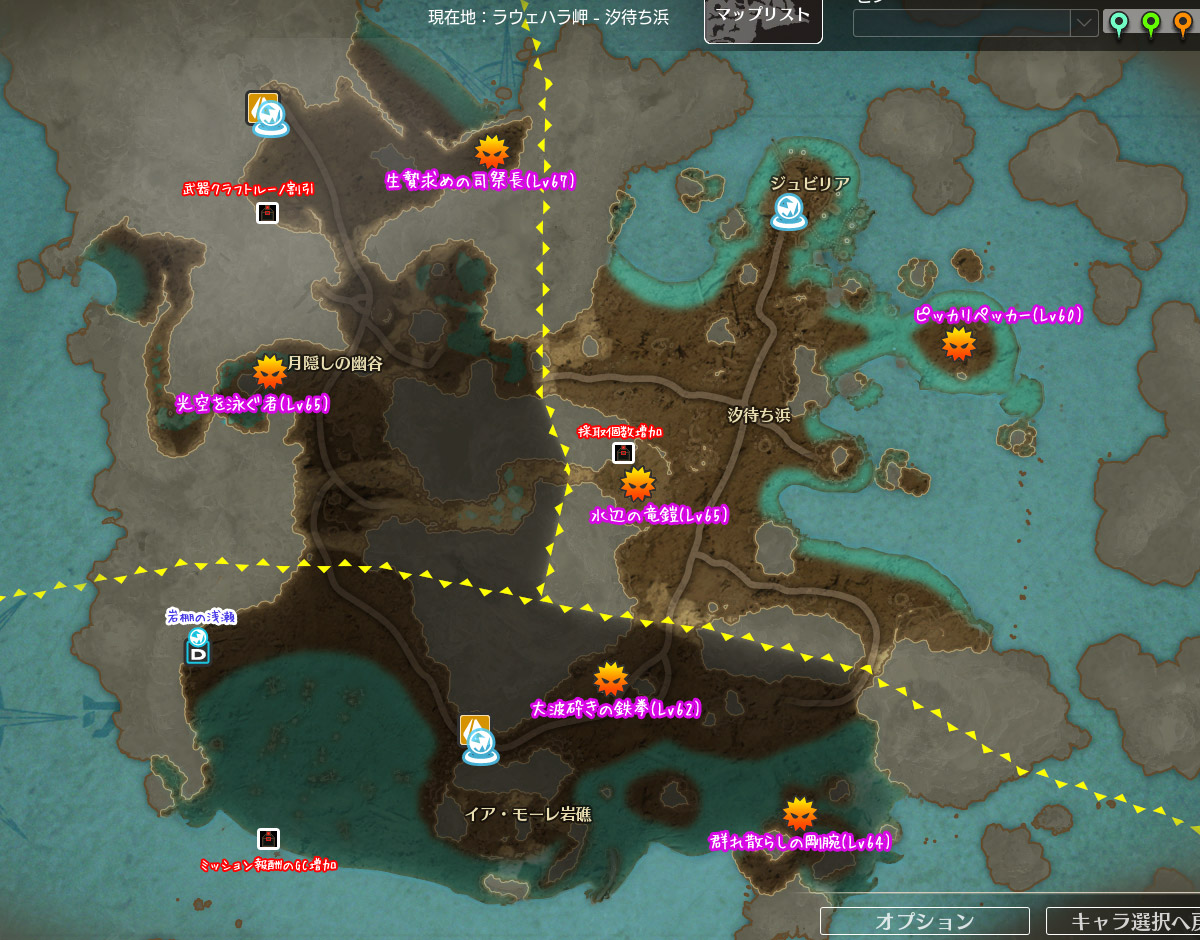Screen dimensions: 1200x940
Task: Click the 群れ散らしの剛腕 boss marker
Action: tap(799, 814)
